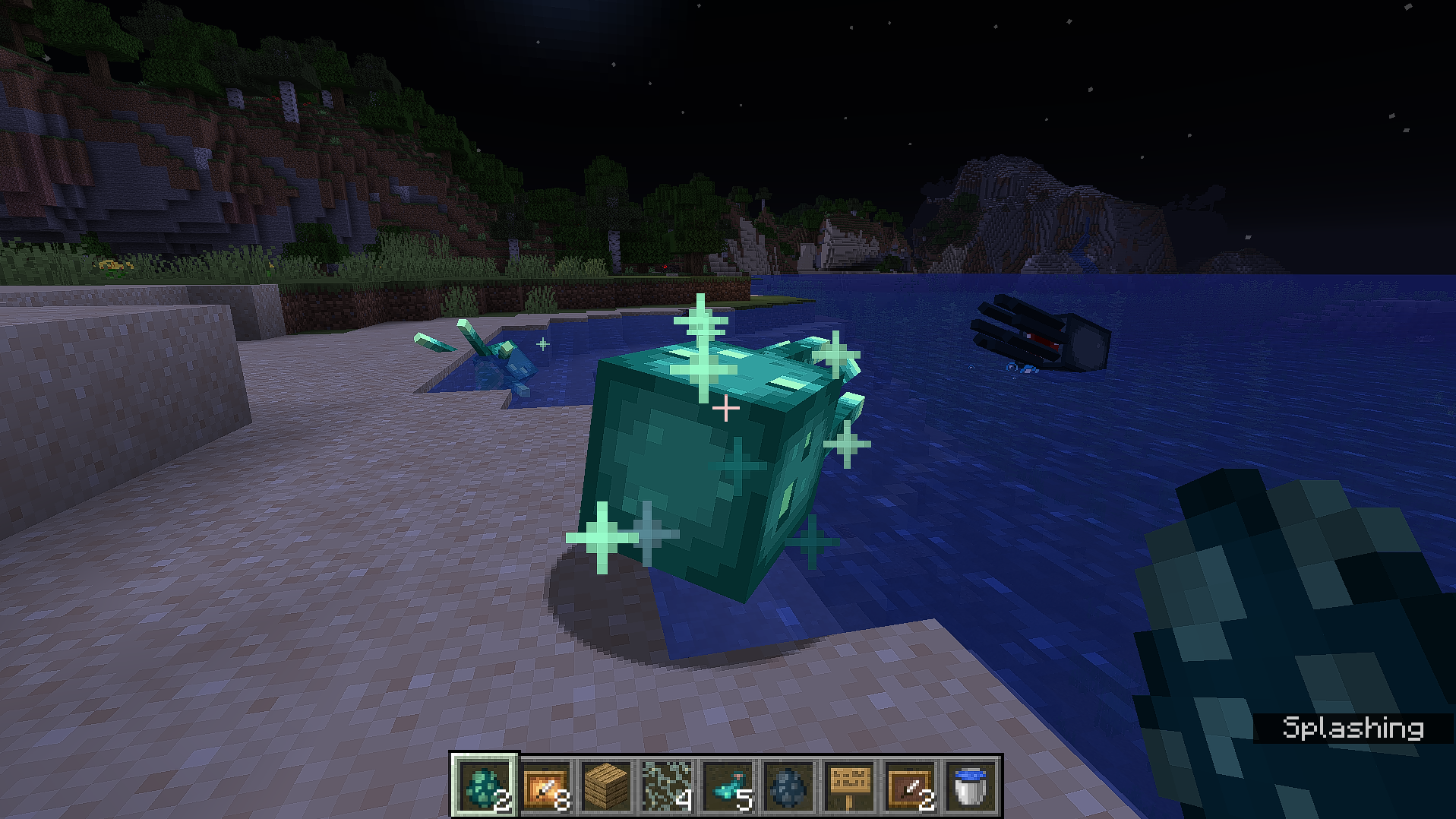1456x819 pixels.
Task: Select the glow ink sac slot
Action: click(x=728, y=786)
